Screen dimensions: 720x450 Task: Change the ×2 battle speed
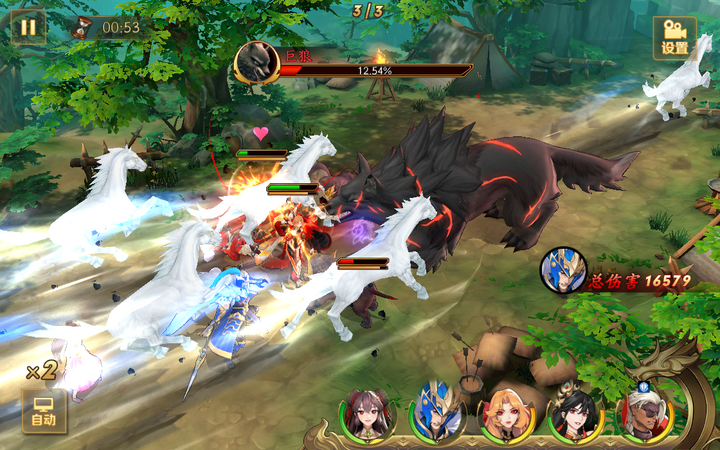pos(41,371)
